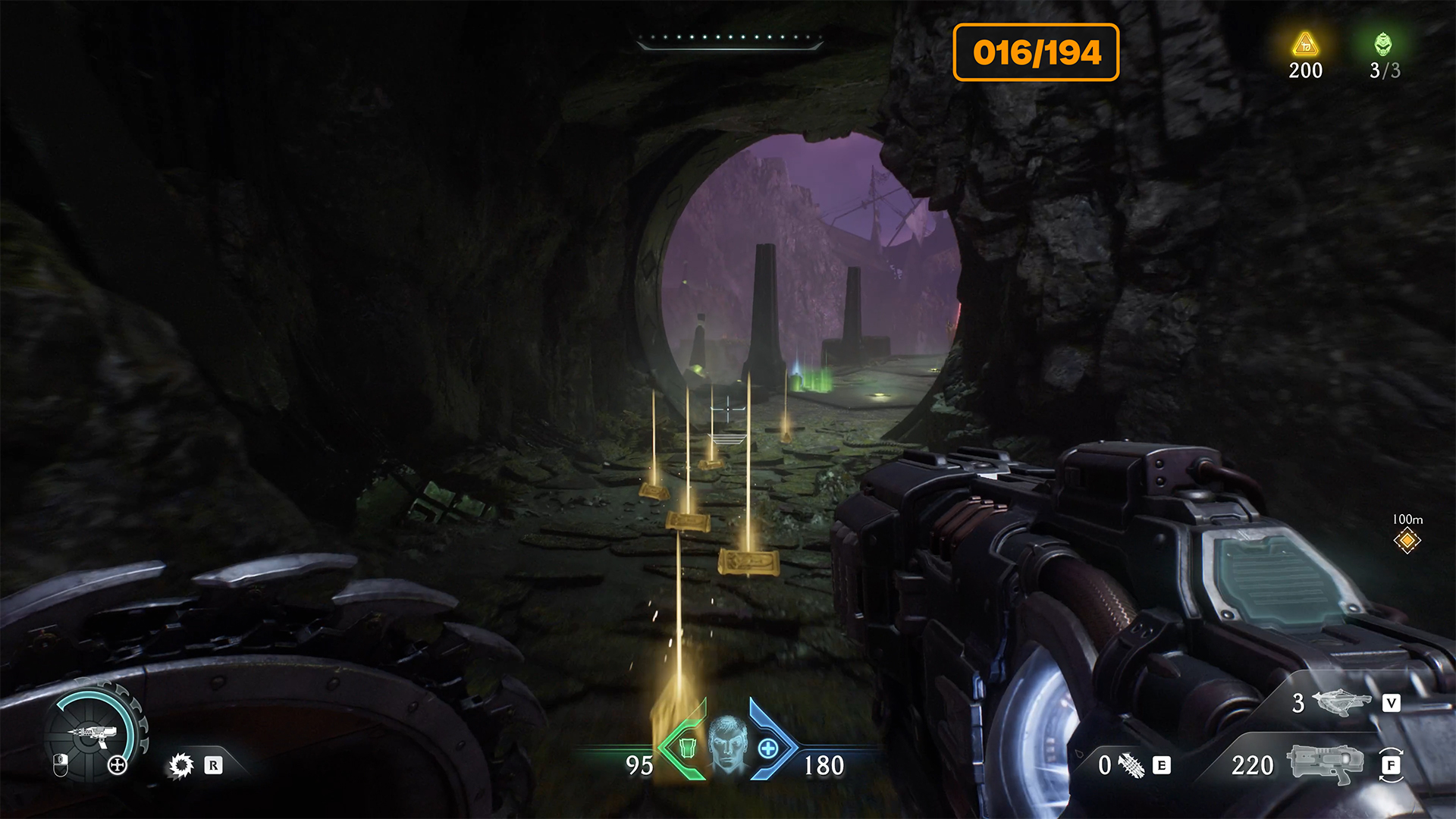Click the spiked gauntlet melee icon
The image size is (1456, 819).
click(1131, 765)
